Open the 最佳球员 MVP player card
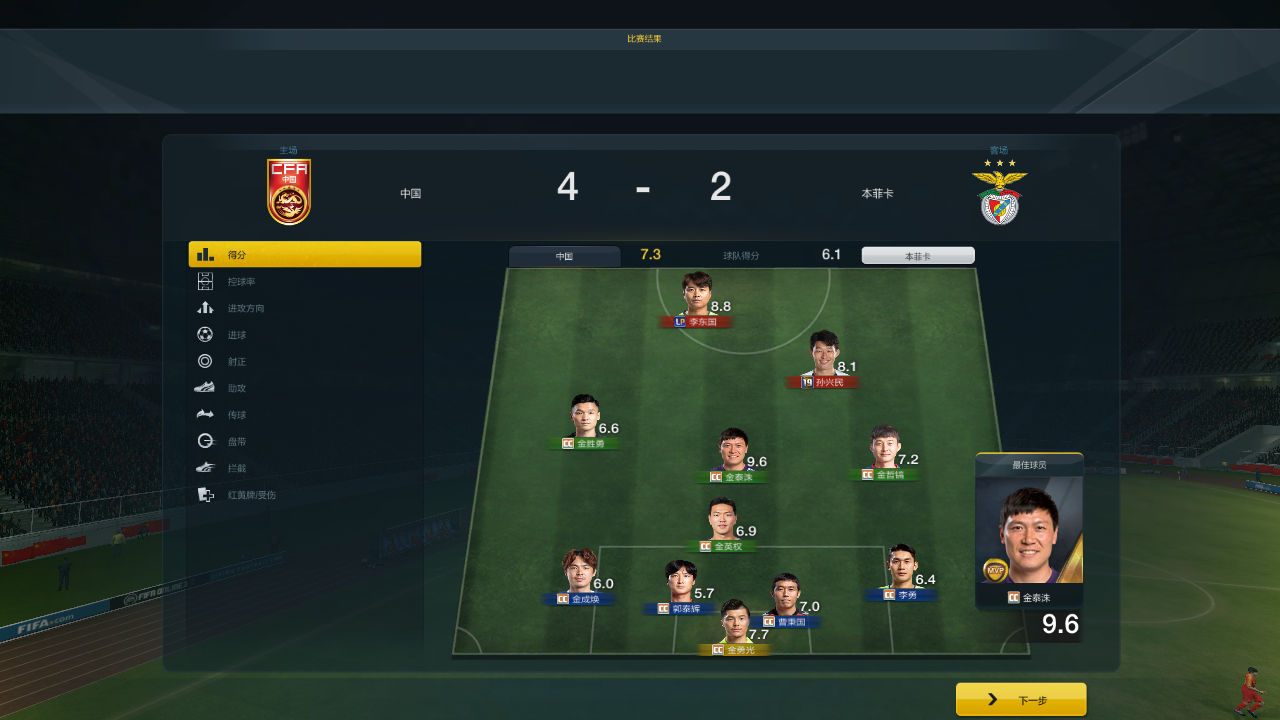 coord(1029,535)
